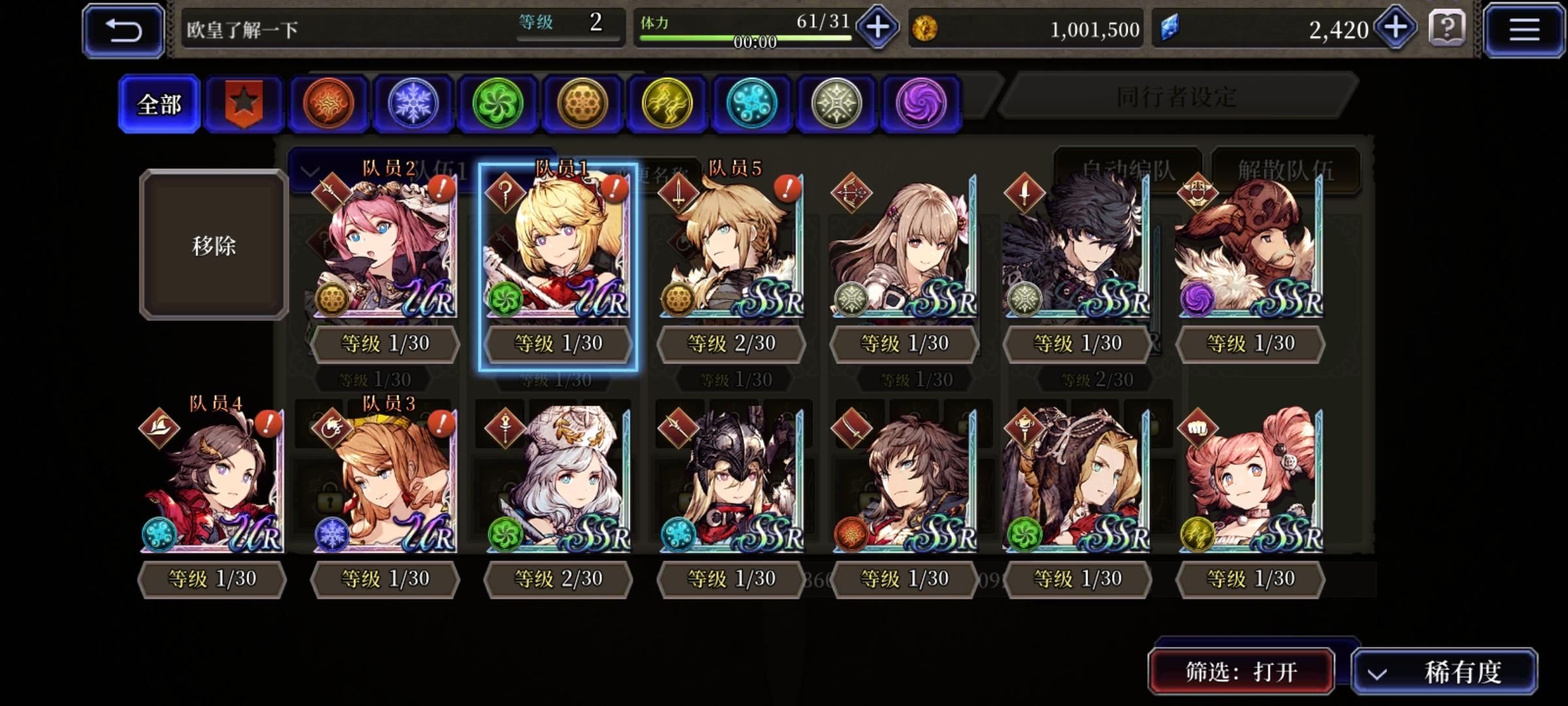Switch to the 全部 tab

click(x=159, y=103)
